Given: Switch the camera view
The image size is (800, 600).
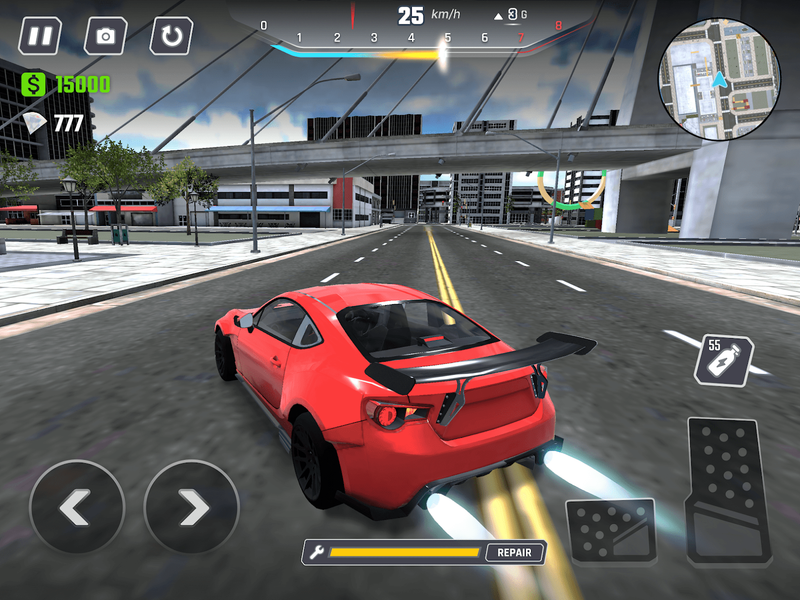Looking at the screenshot, I should pyautogui.click(x=105, y=37).
